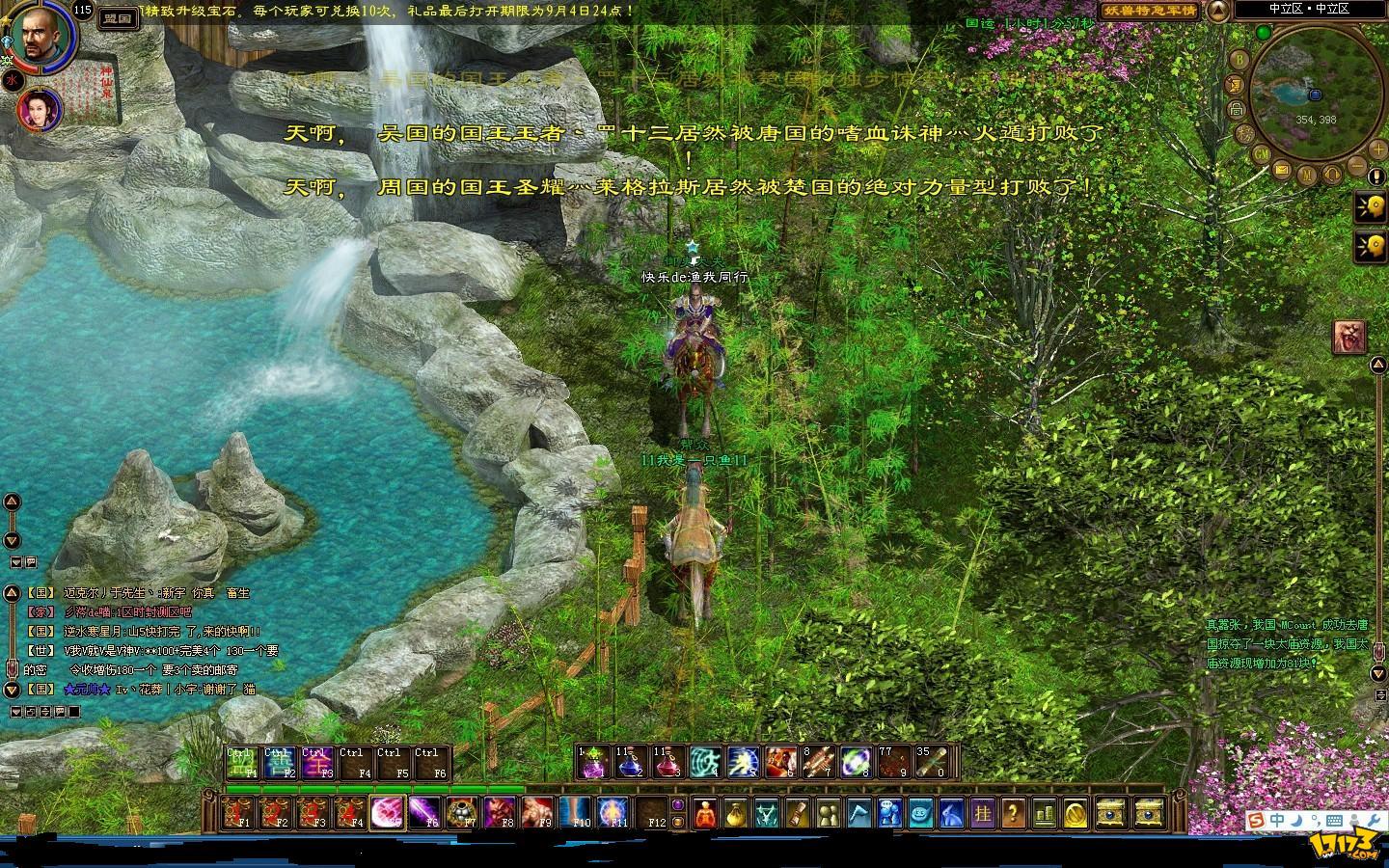The height and width of the screenshot is (868, 1389).
Task: Click the headset icon under the minimap
Action: [x=1331, y=176]
